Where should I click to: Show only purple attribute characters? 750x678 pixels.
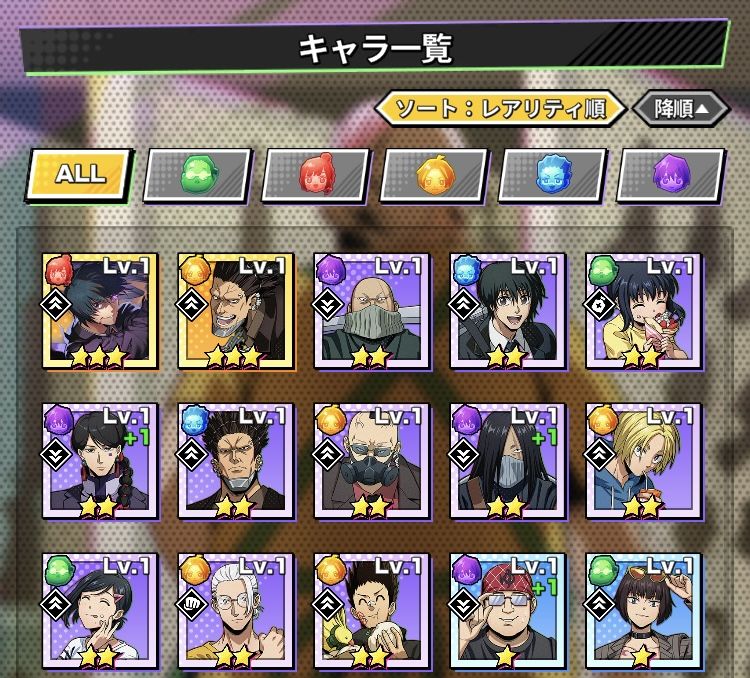(x=670, y=176)
